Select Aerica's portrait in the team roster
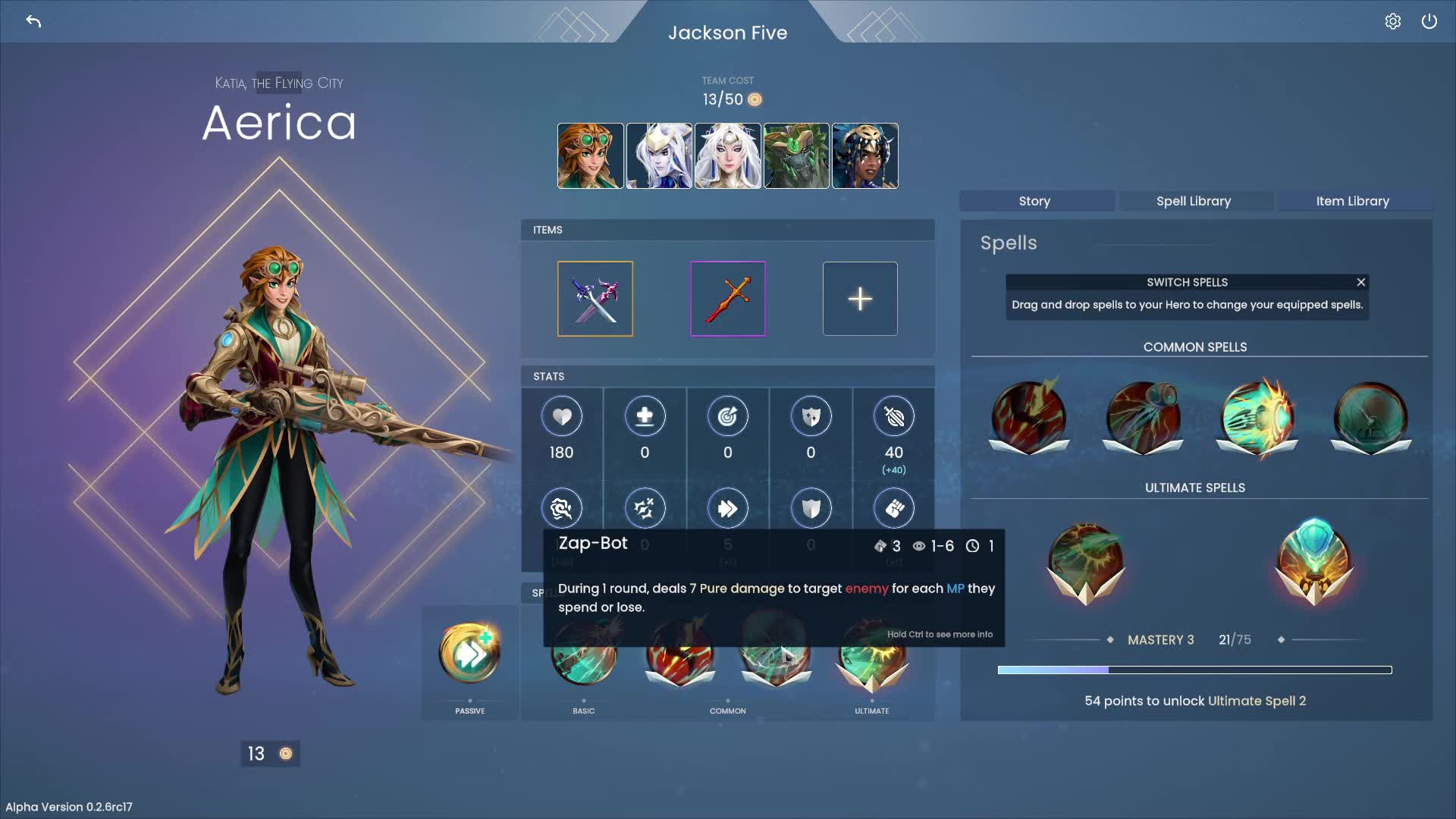 tap(590, 155)
